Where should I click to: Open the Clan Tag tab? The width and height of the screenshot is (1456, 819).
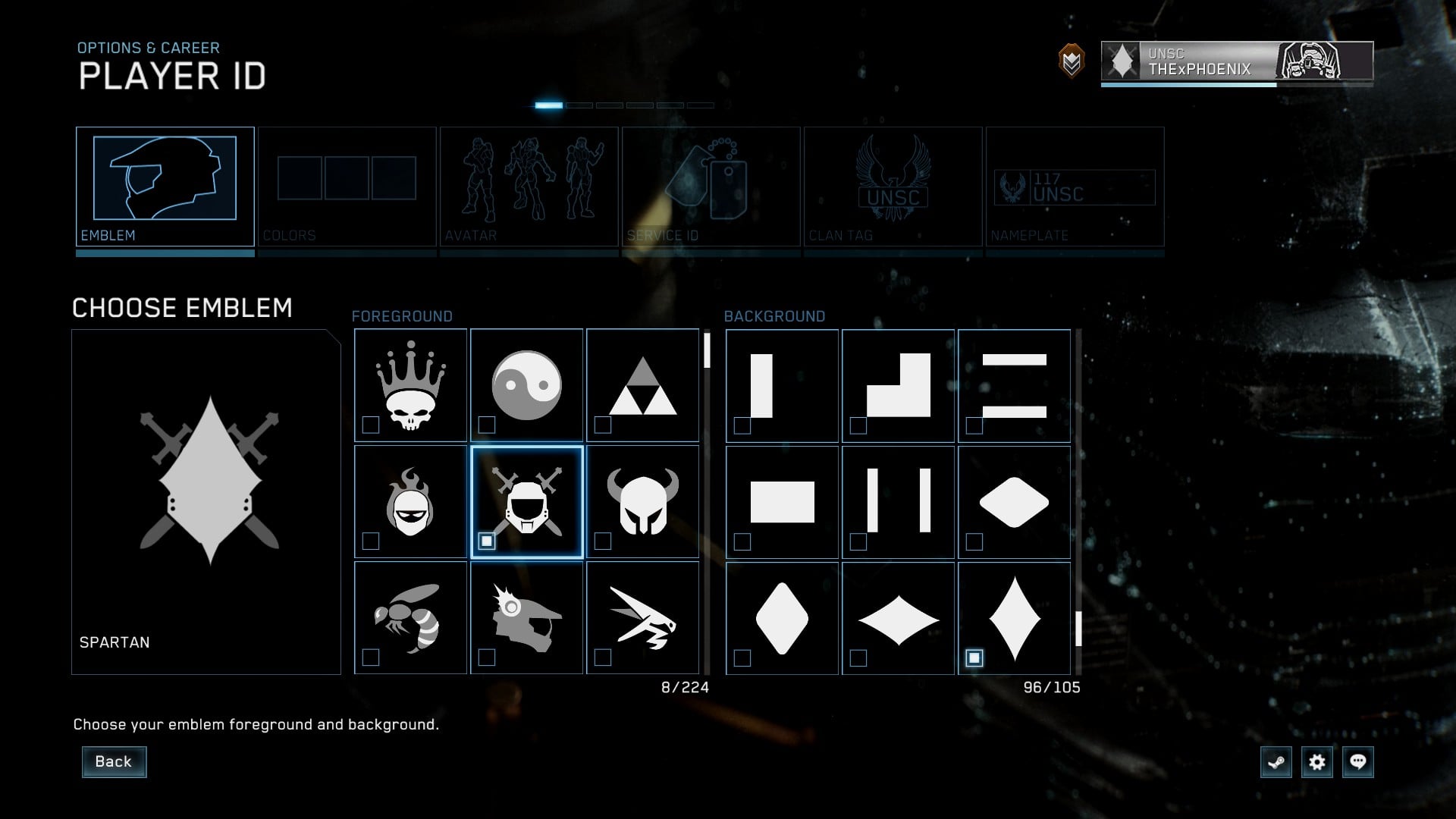pos(893,187)
